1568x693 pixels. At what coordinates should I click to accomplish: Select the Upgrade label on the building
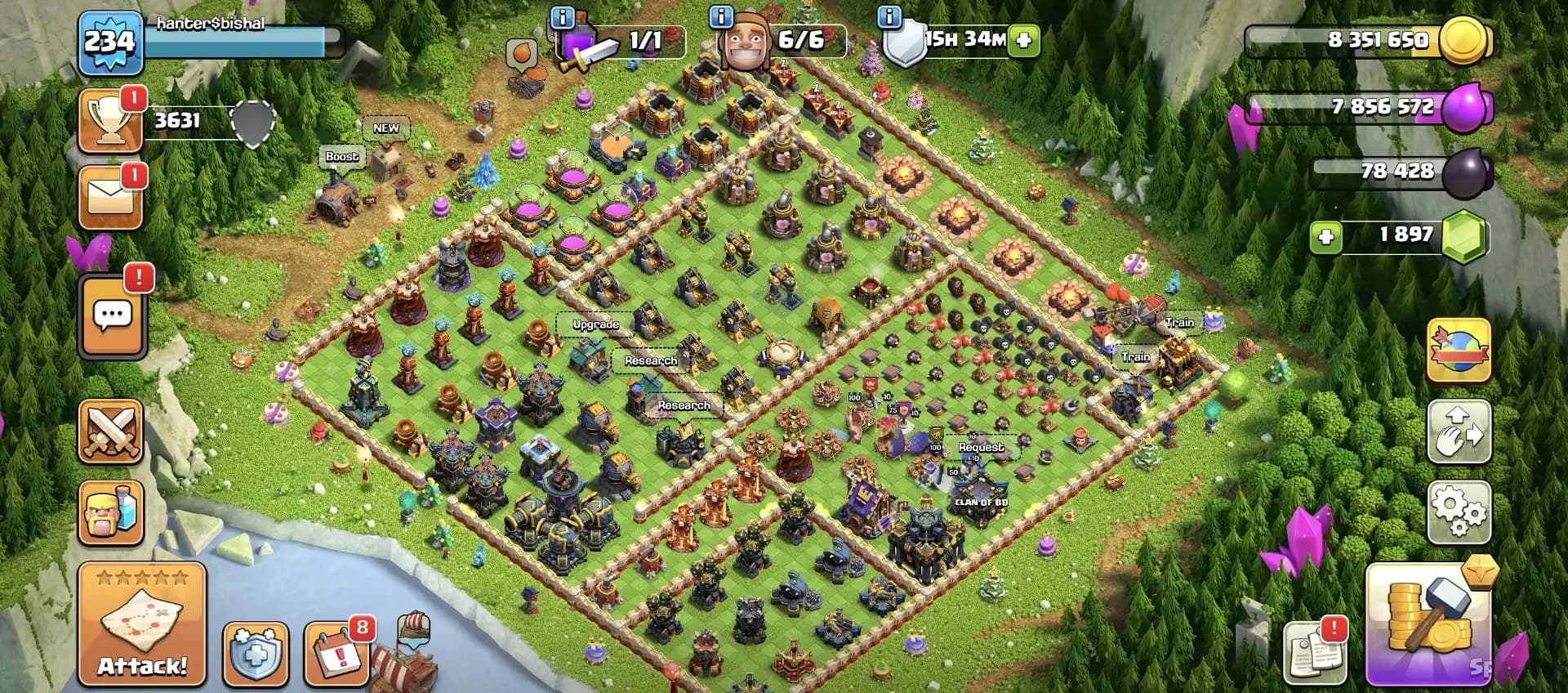(596, 324)
